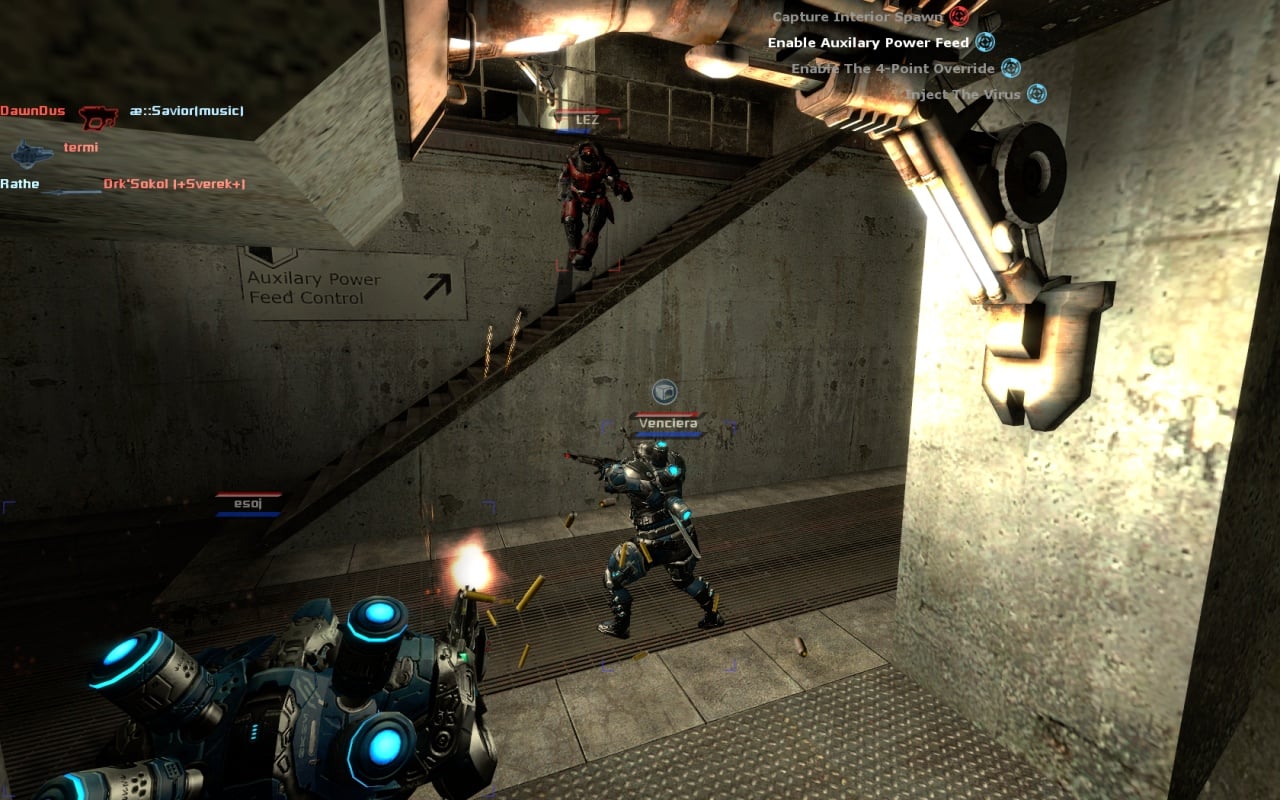The height and width of the screenshot is (800, 1280).
Task: Click the objective marker icon above Venciera
Action: click(664, 392)
